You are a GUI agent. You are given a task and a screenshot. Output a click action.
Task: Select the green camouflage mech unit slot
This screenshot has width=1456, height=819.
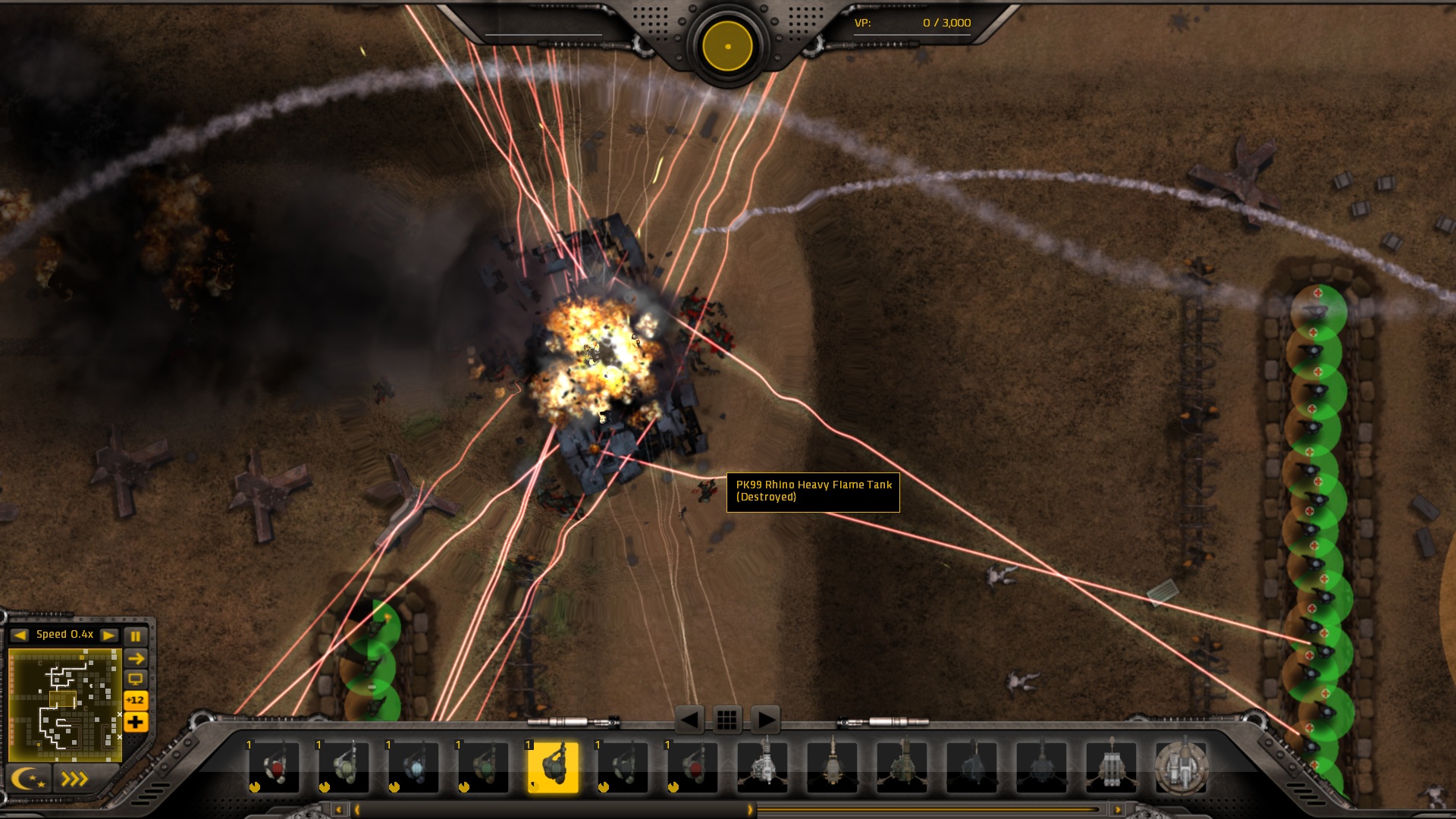902,767
